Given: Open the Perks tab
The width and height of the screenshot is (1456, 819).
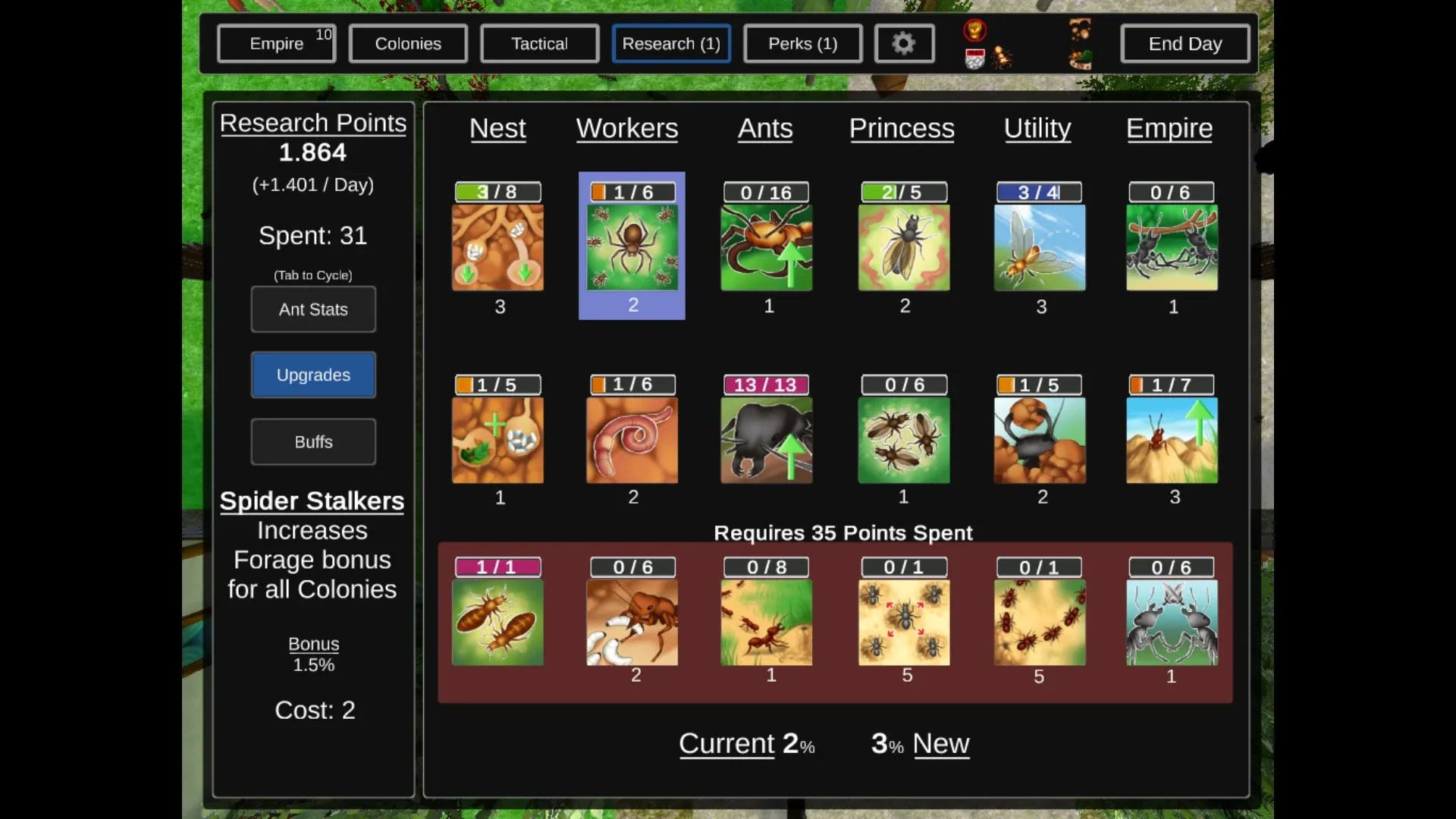Looking at the screenshot, I should 802,43.
